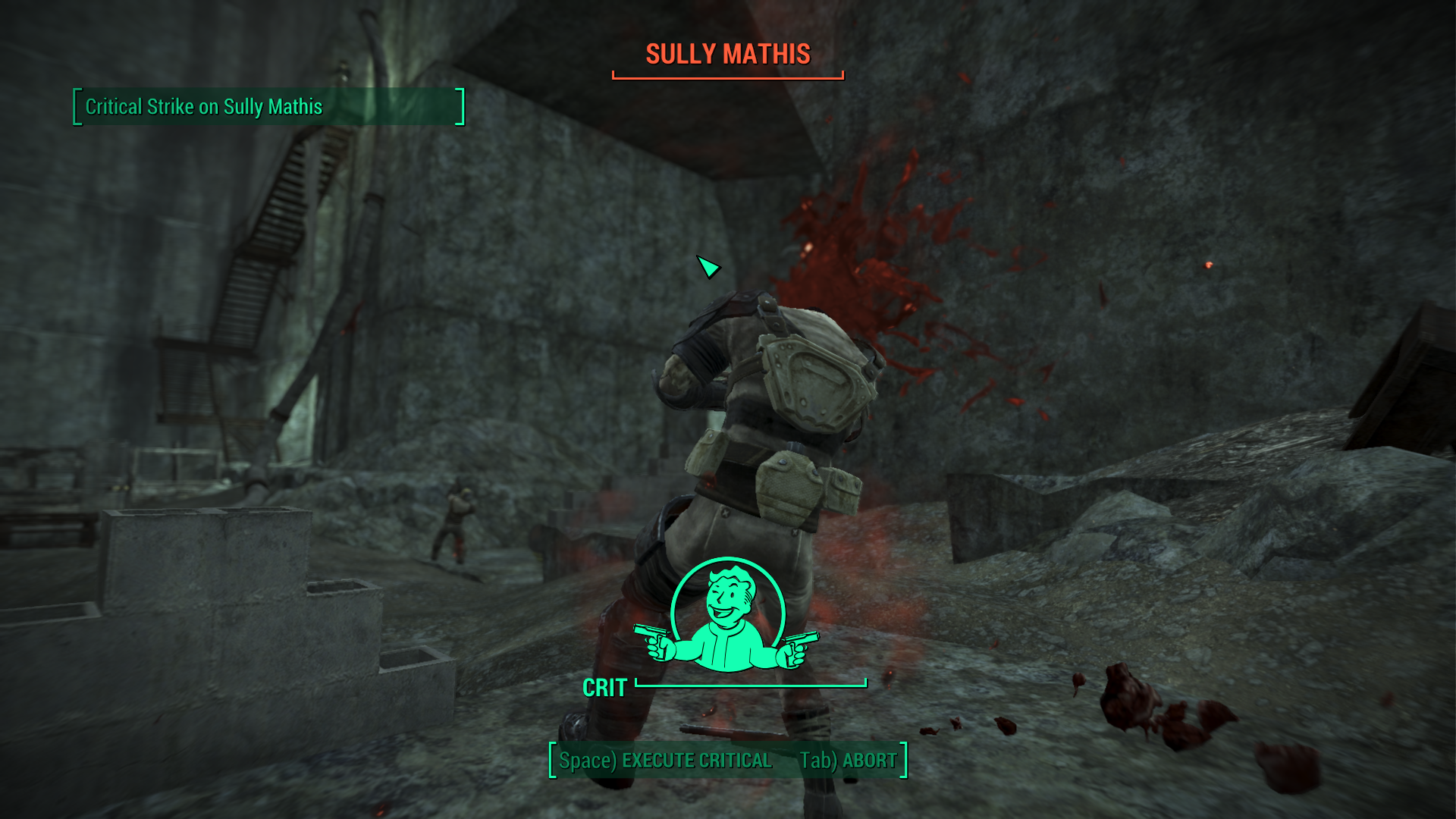The image size is (1456, 819).
Task: Abort the critical strike sequence
Action: pyautogui.click(x=848, y=761)
